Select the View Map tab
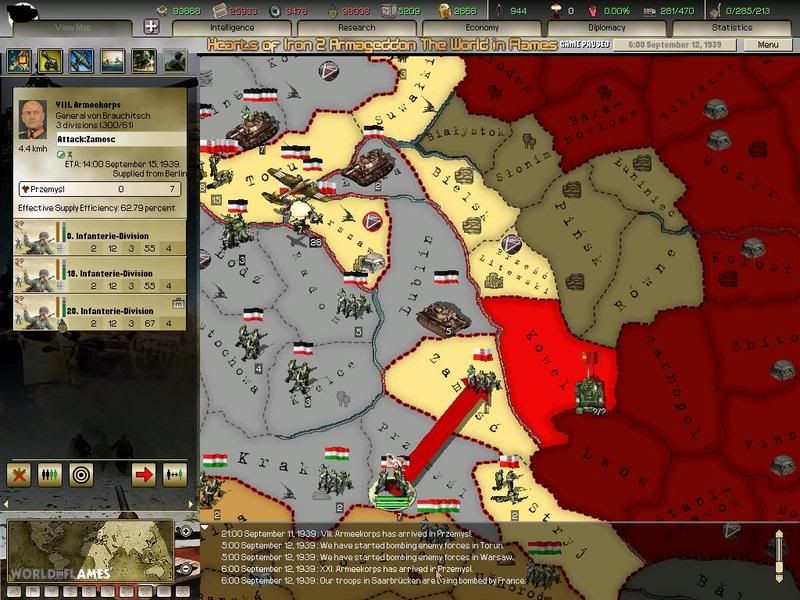This screenshot has height=600, width=800. point(73,28)
